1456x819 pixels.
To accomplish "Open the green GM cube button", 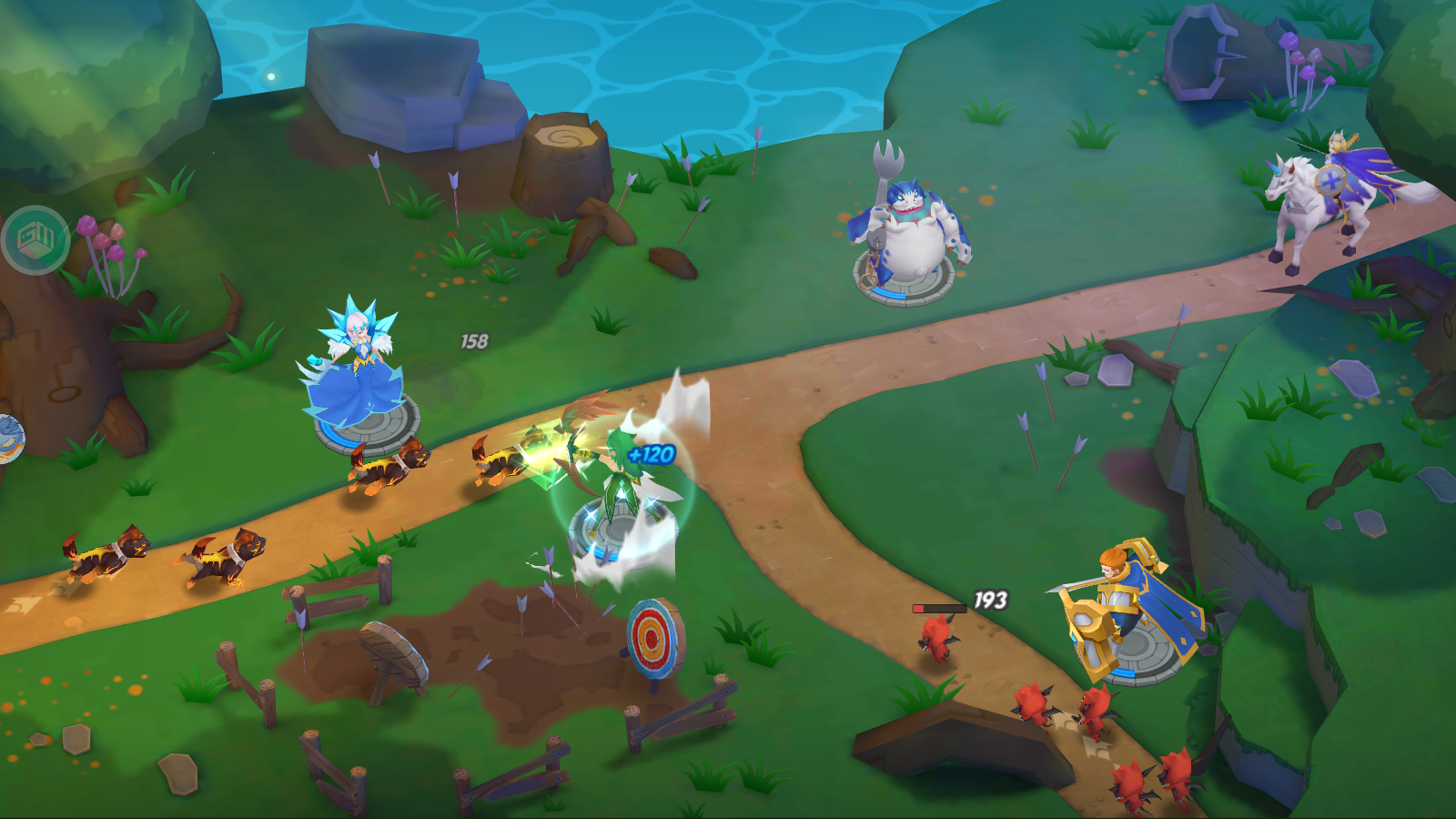I will [x=35, y=240].
